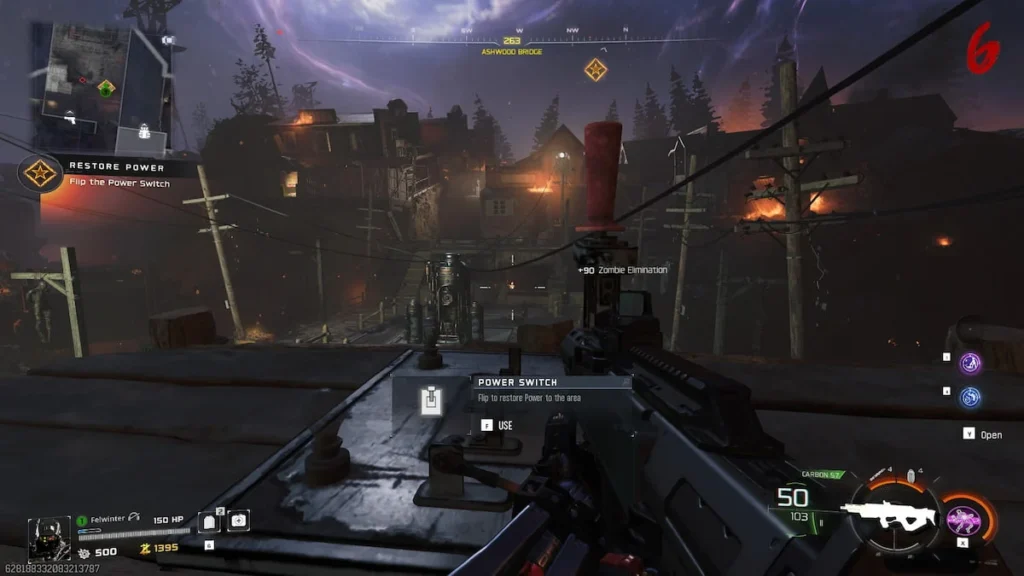Select the Restore Power objective tracker
The image size is (1024, 576).
[x=40, y=174]
